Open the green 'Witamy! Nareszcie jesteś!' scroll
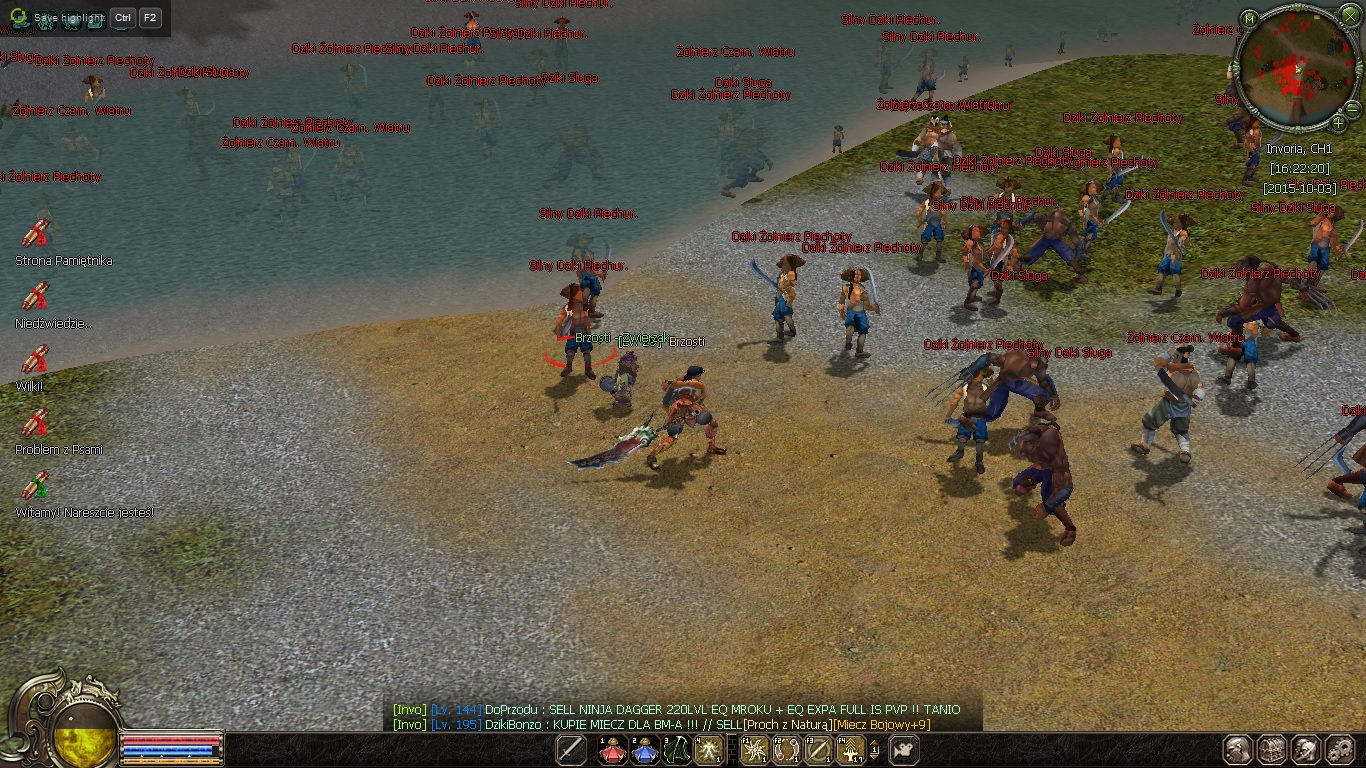This screenshot has height=768, width=1366. 36,485
